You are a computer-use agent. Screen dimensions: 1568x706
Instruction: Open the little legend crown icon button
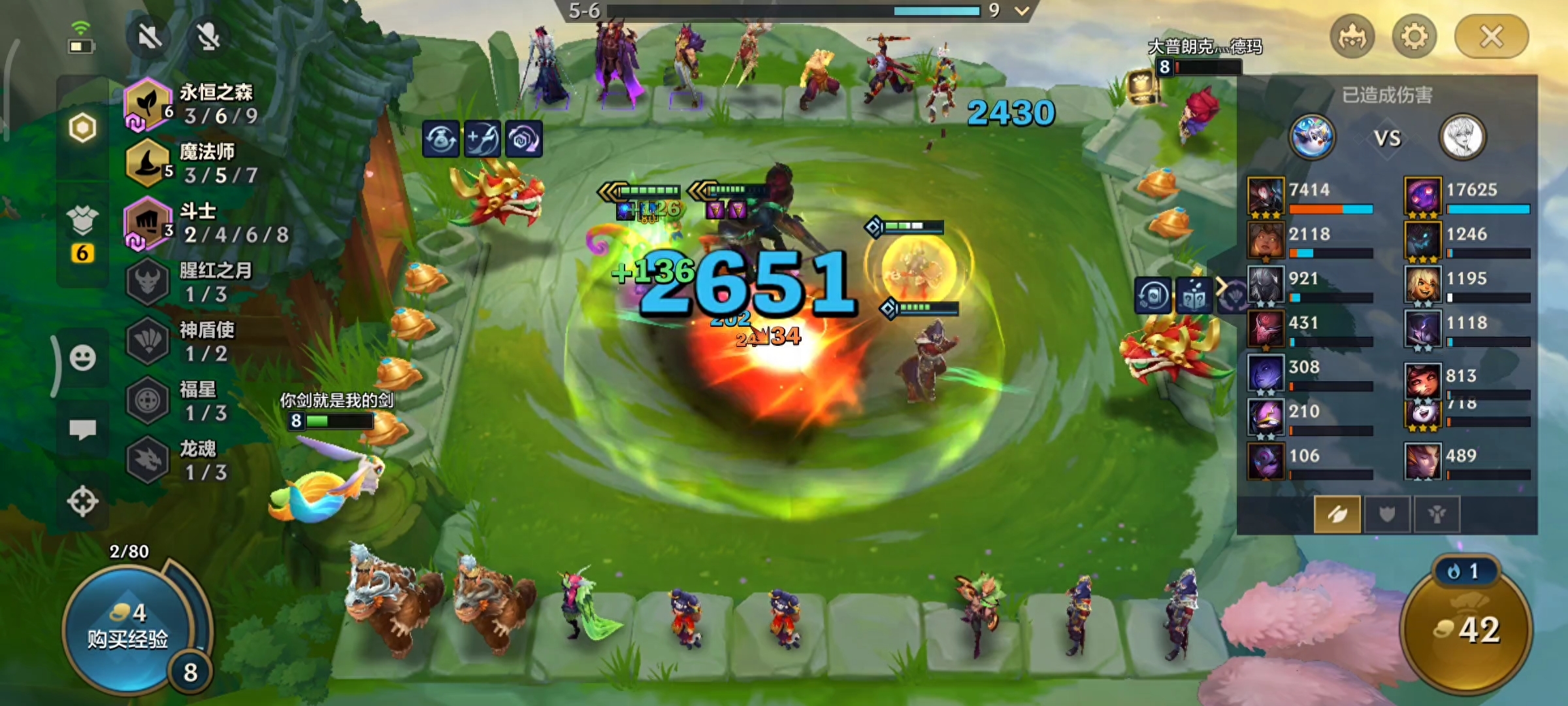click(x=1352, y=37)
